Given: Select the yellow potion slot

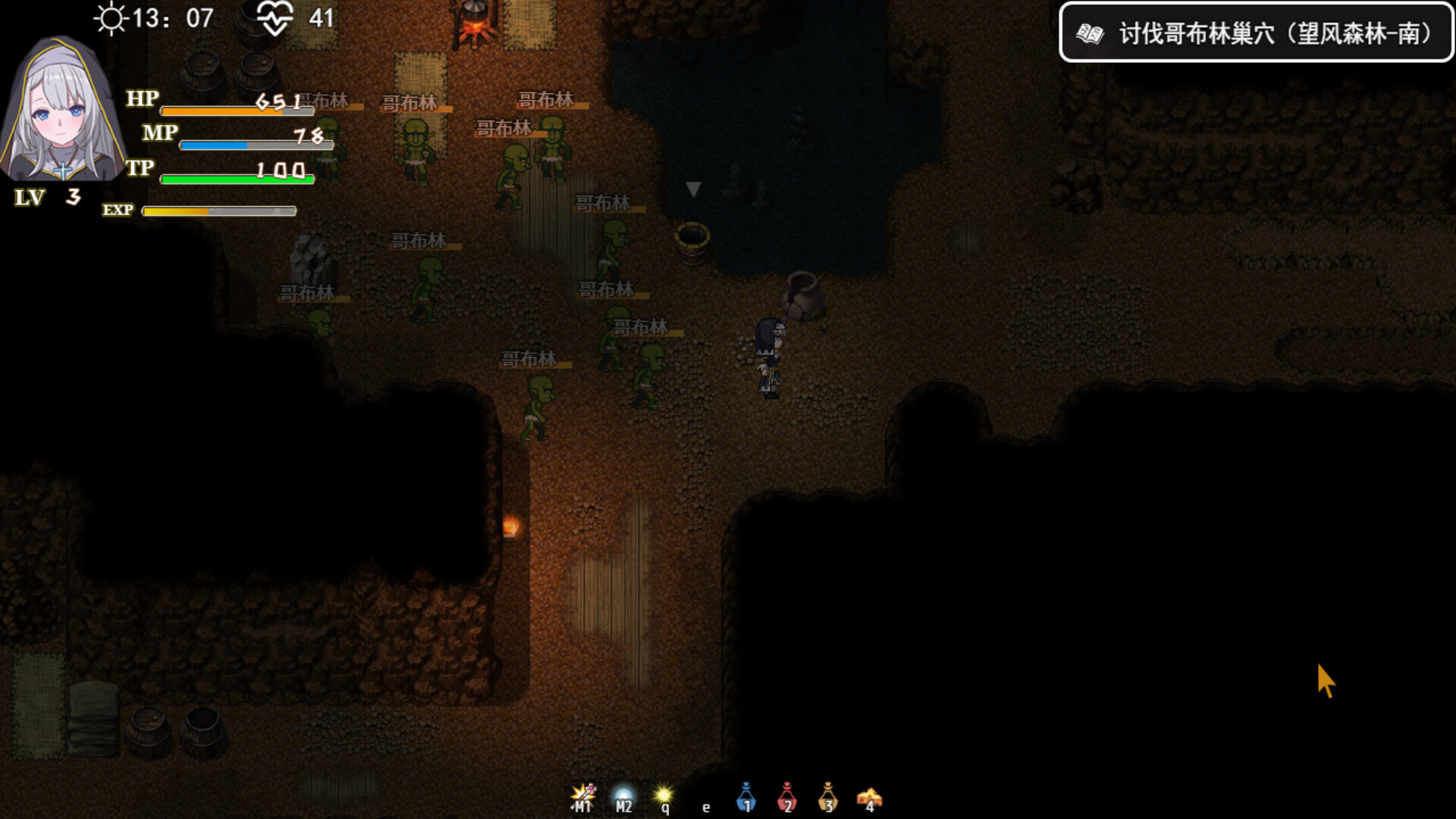Looking at the screenshot, I should click(x=828, y=797).
